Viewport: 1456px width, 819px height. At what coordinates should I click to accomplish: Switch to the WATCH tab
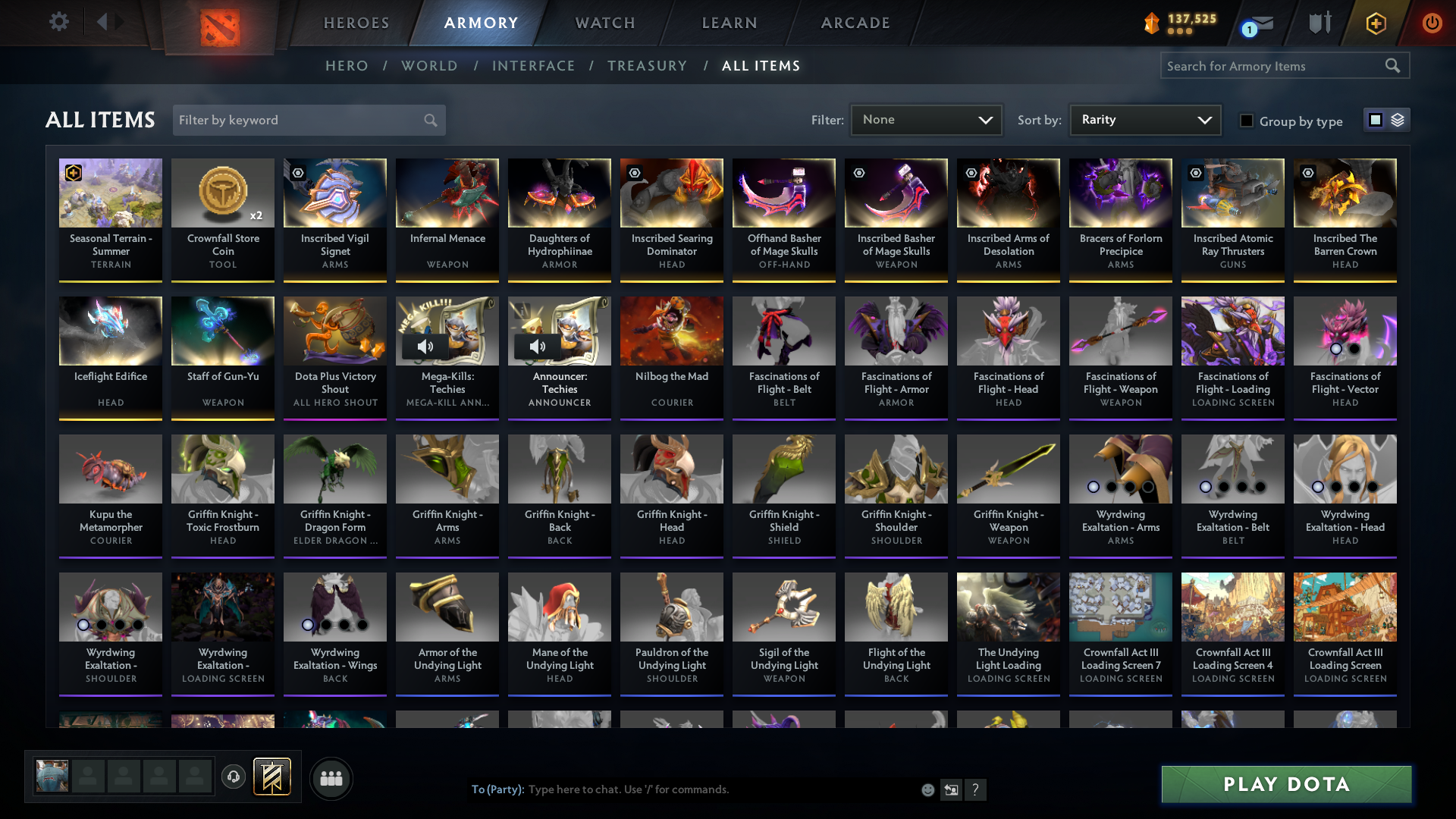click(604, 23)
